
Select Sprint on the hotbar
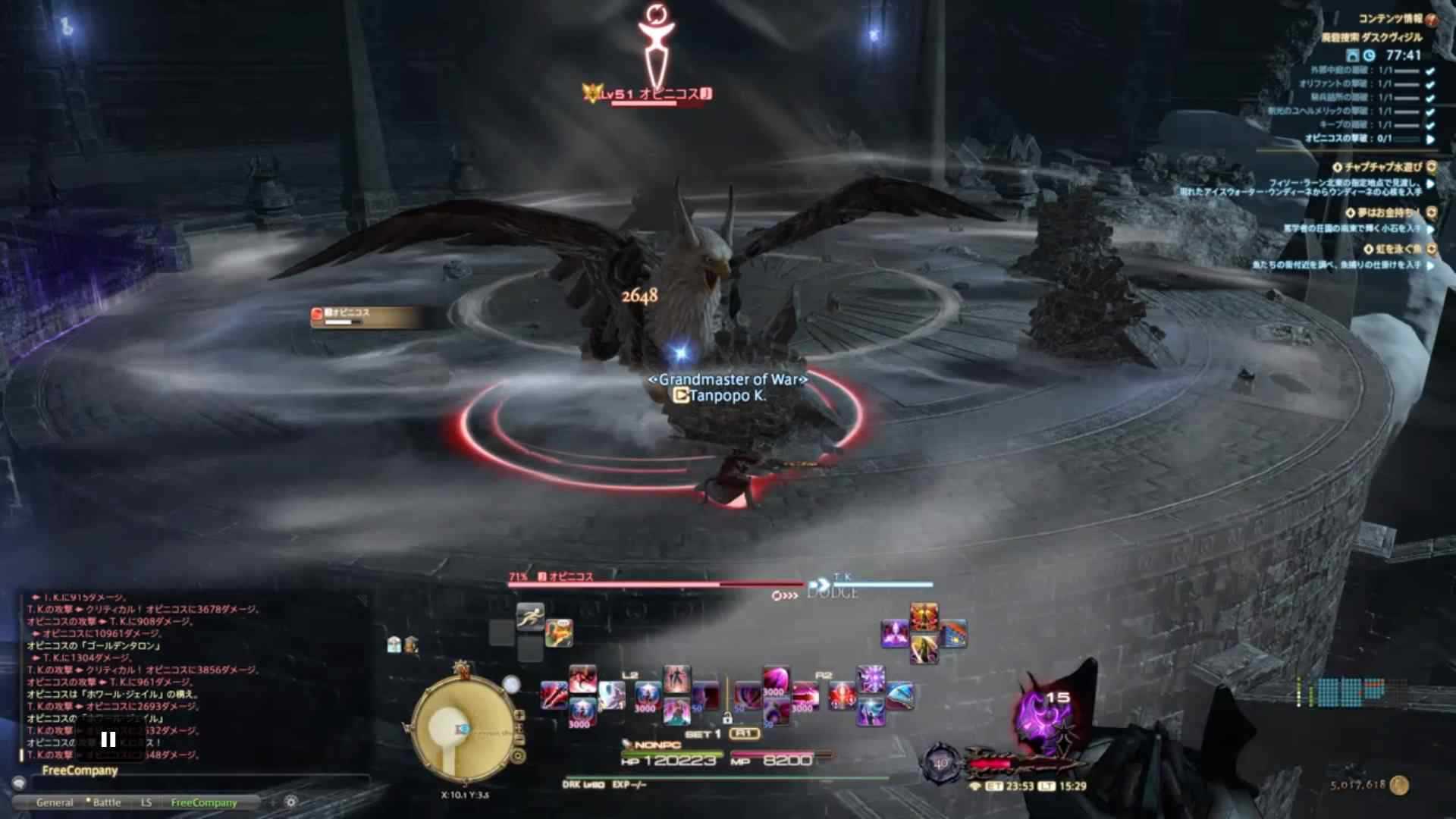529,616
